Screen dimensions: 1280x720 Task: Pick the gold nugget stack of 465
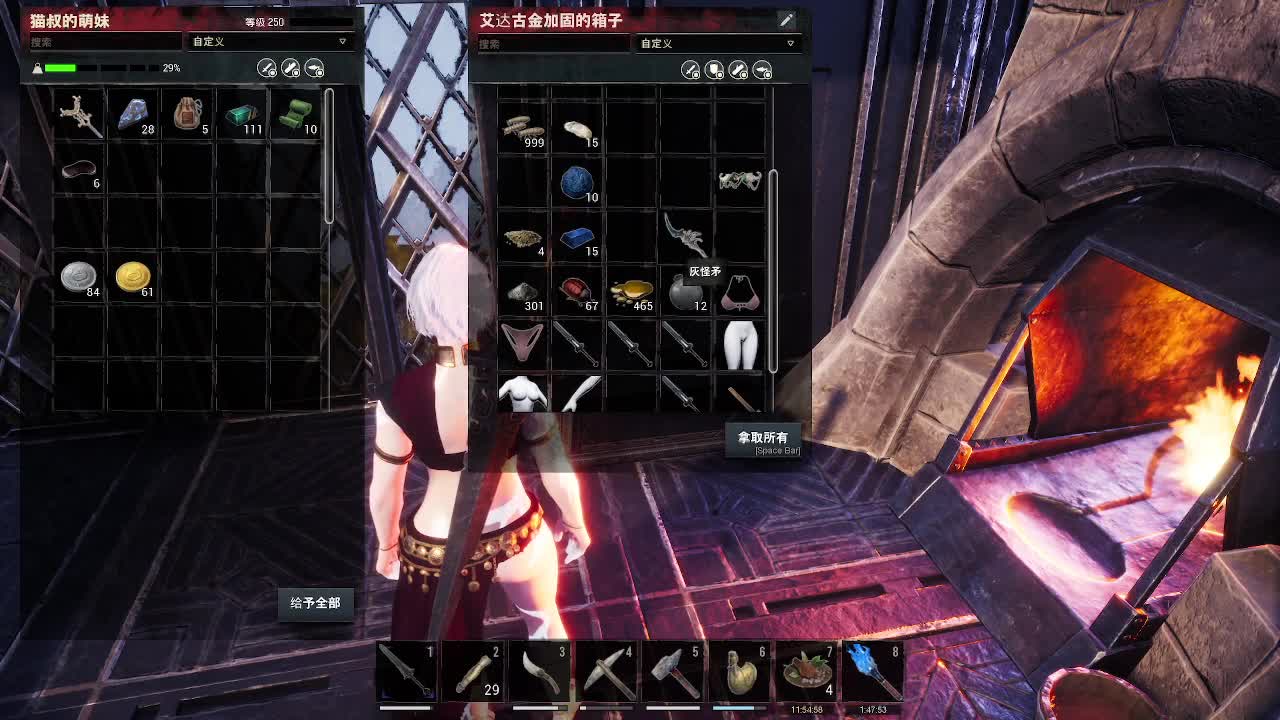[631, 293]
